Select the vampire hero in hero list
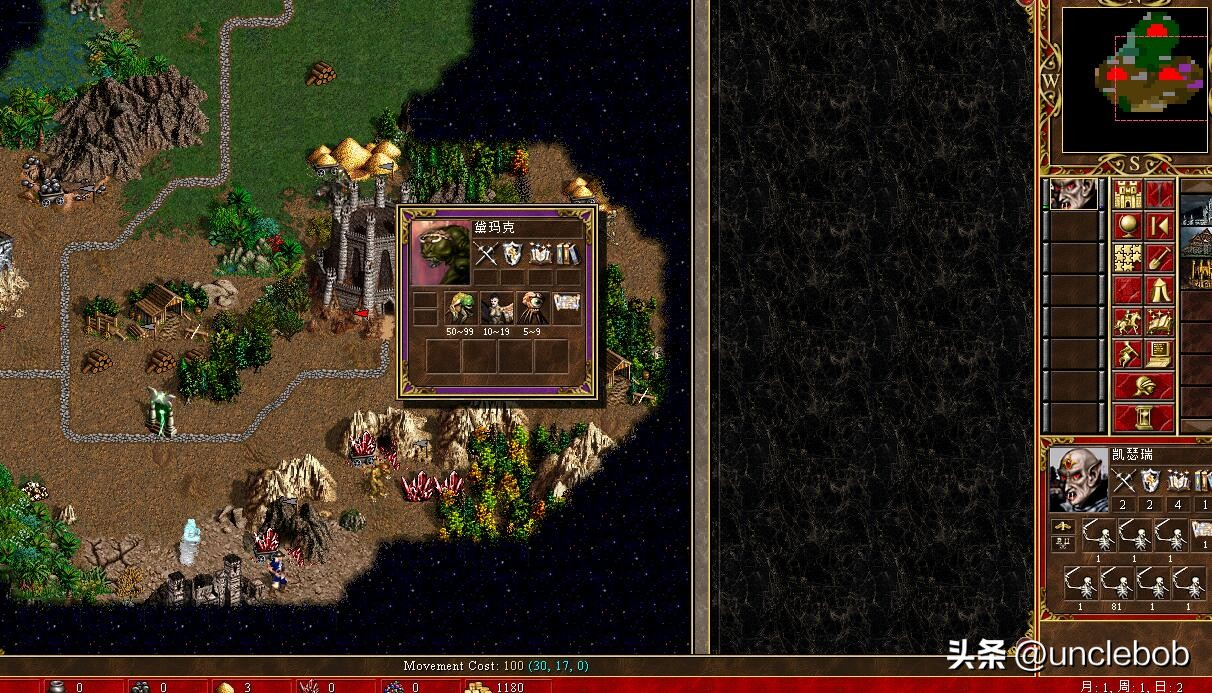This screenshot has width=1212, height=693. coord(1072,195)
